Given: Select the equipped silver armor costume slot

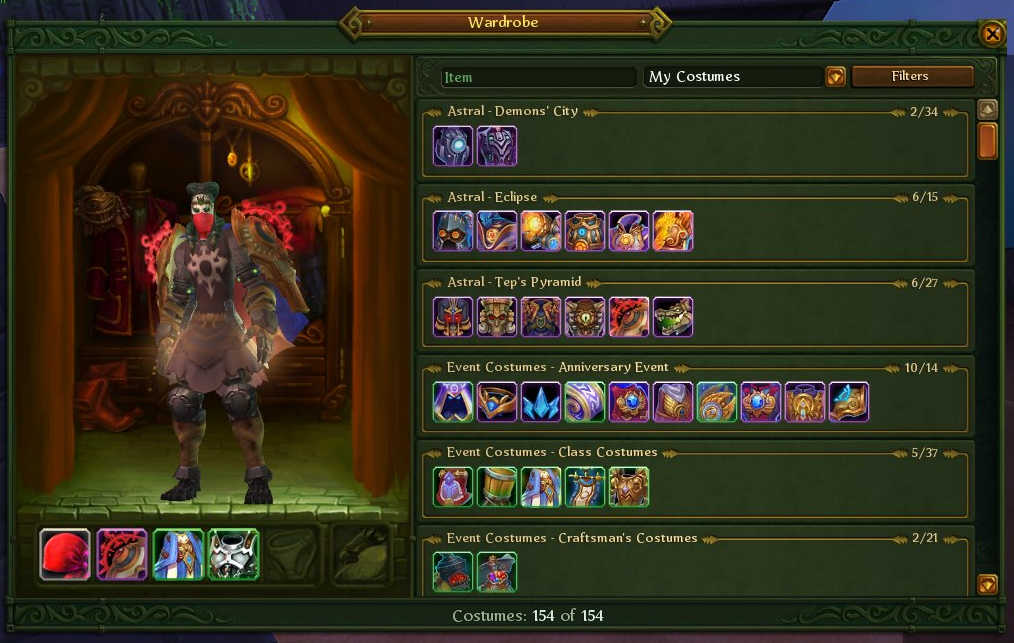Looking at the screenshot, I should point(234,554).
